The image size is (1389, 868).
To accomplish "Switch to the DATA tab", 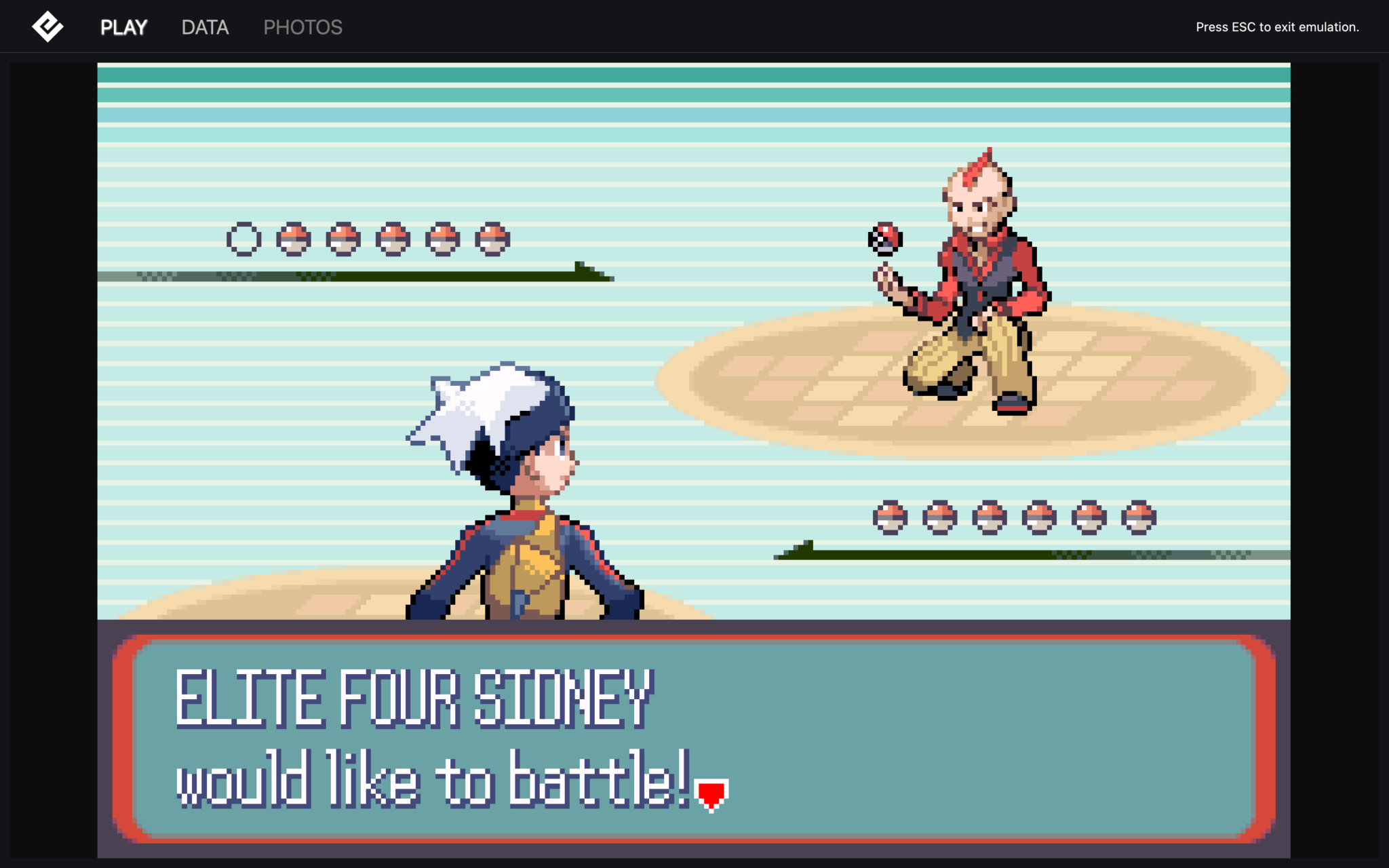I will pos(205,27).
